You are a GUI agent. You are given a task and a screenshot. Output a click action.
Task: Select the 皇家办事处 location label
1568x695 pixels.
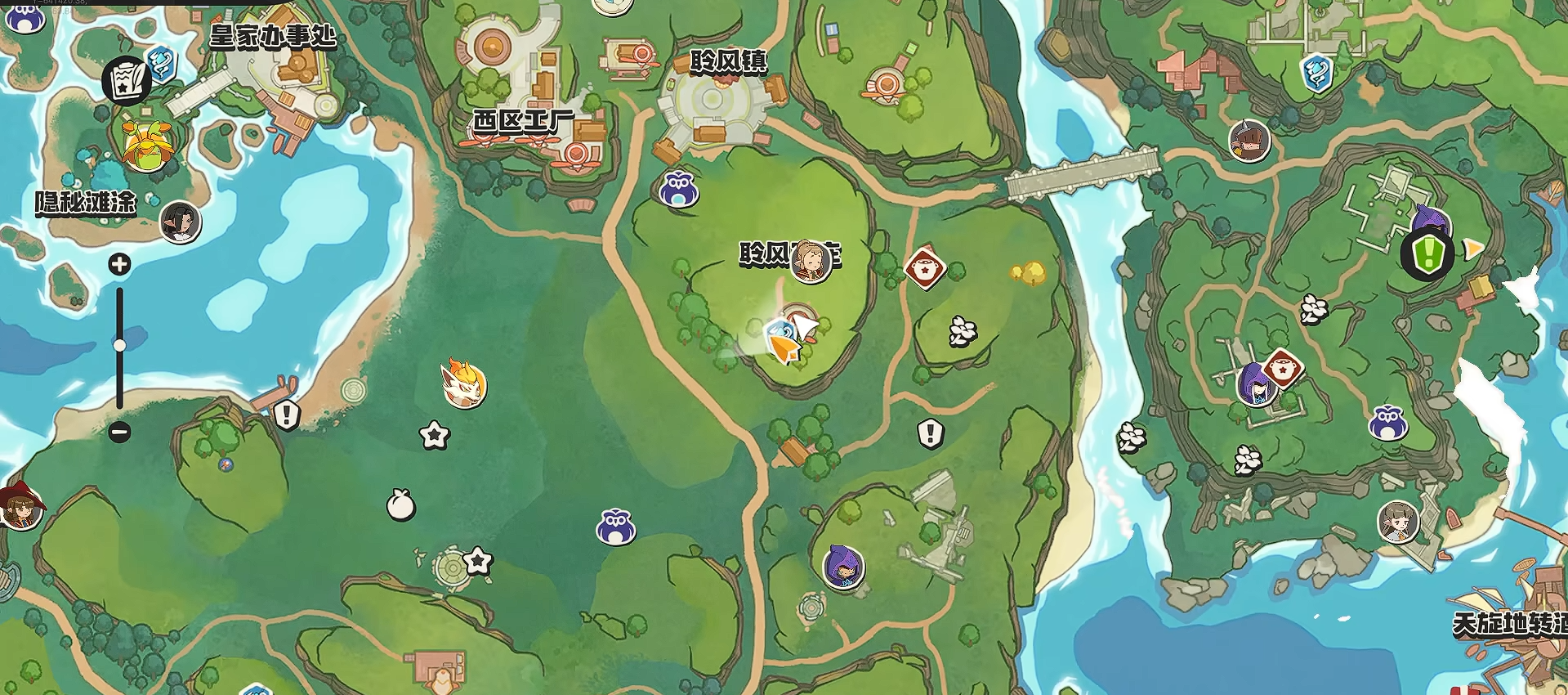(x=273, y=36)
